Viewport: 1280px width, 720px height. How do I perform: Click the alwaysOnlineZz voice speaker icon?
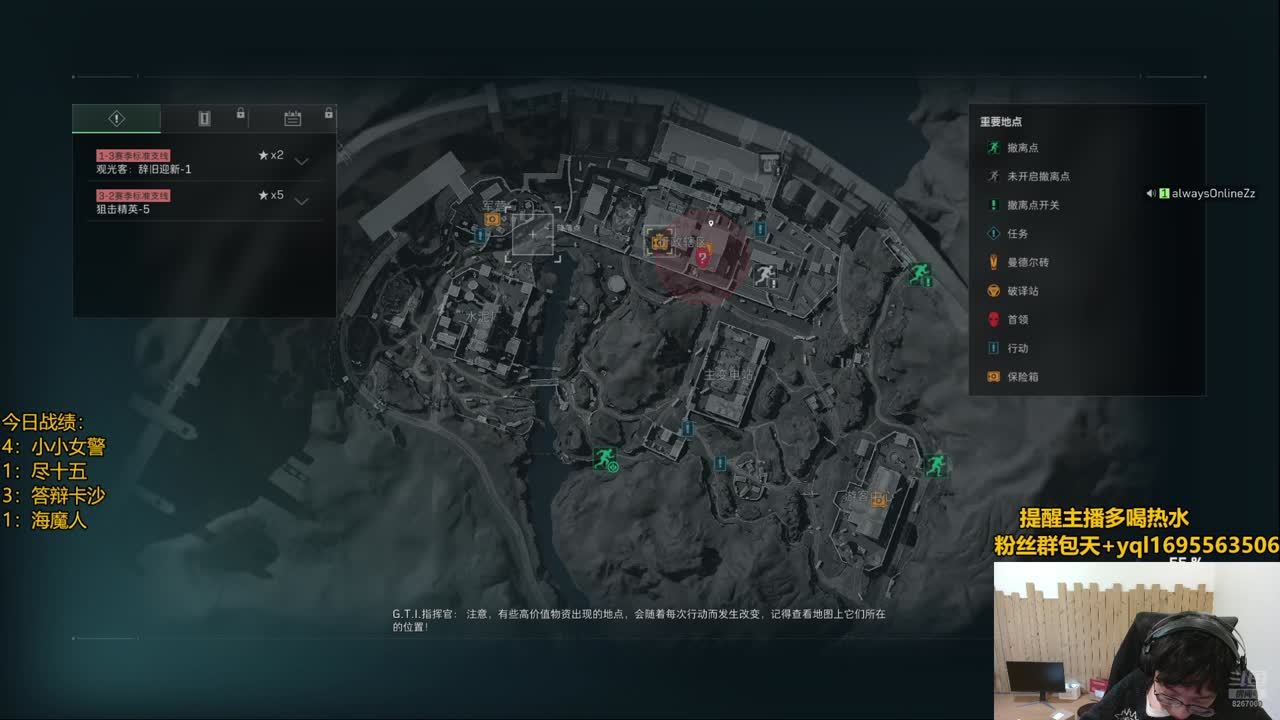(x=1151, y=193)
